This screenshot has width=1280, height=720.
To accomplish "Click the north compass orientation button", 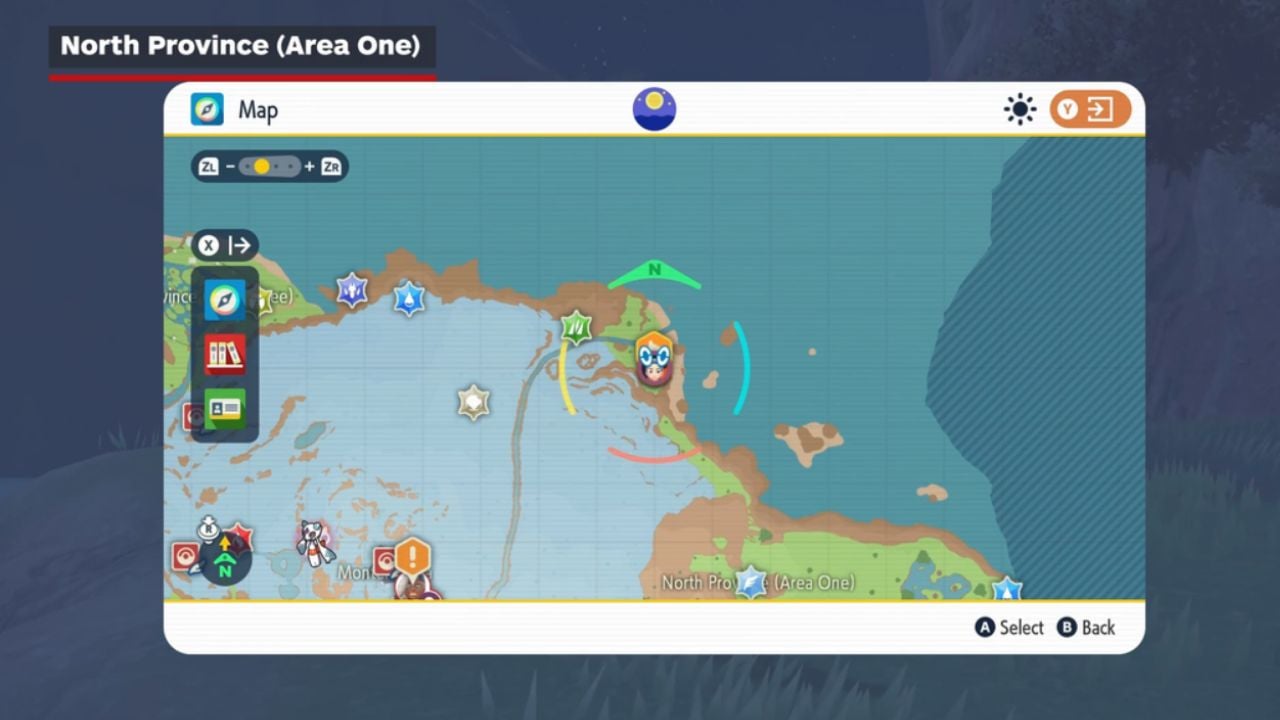I will (x=225, y=562).
